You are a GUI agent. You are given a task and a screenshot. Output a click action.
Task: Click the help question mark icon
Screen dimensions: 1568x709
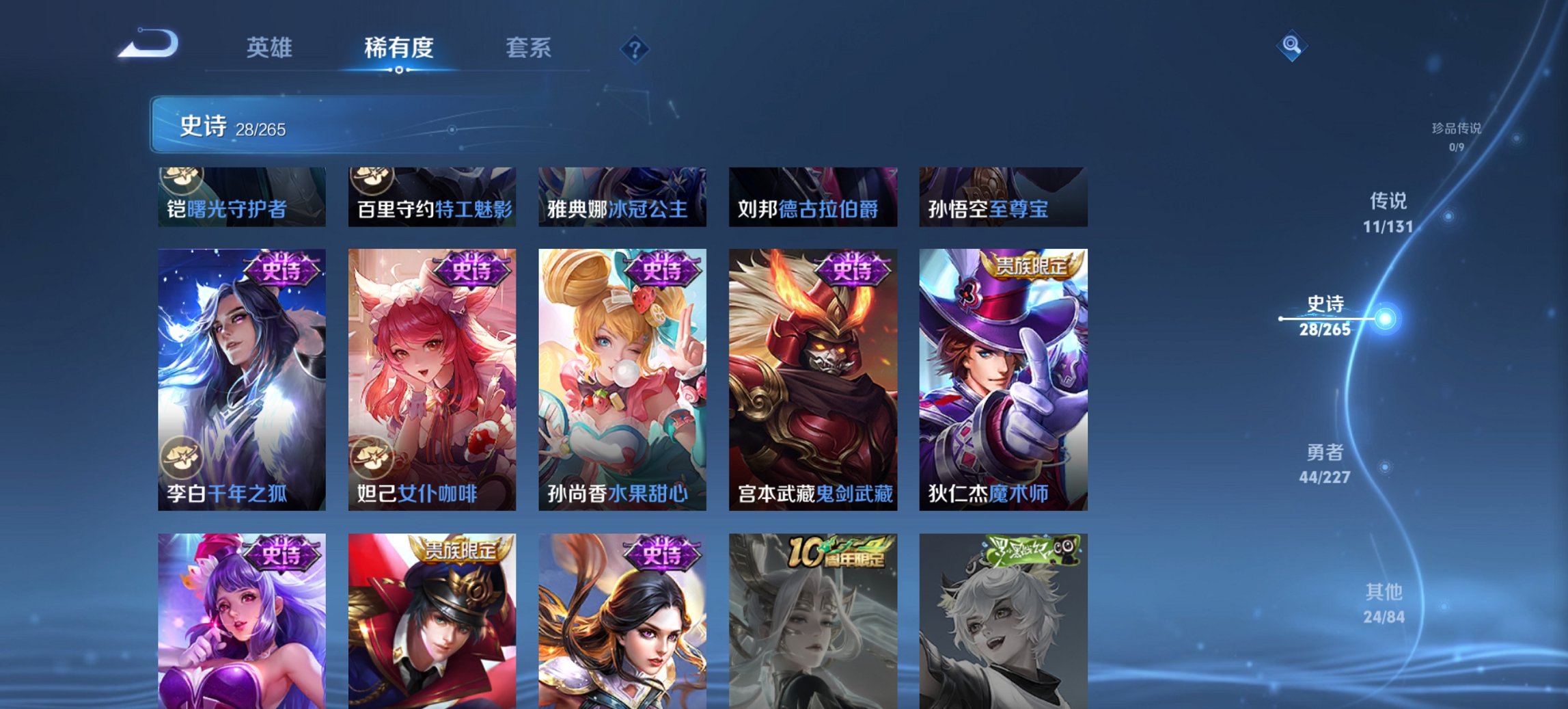pos(636,49)
